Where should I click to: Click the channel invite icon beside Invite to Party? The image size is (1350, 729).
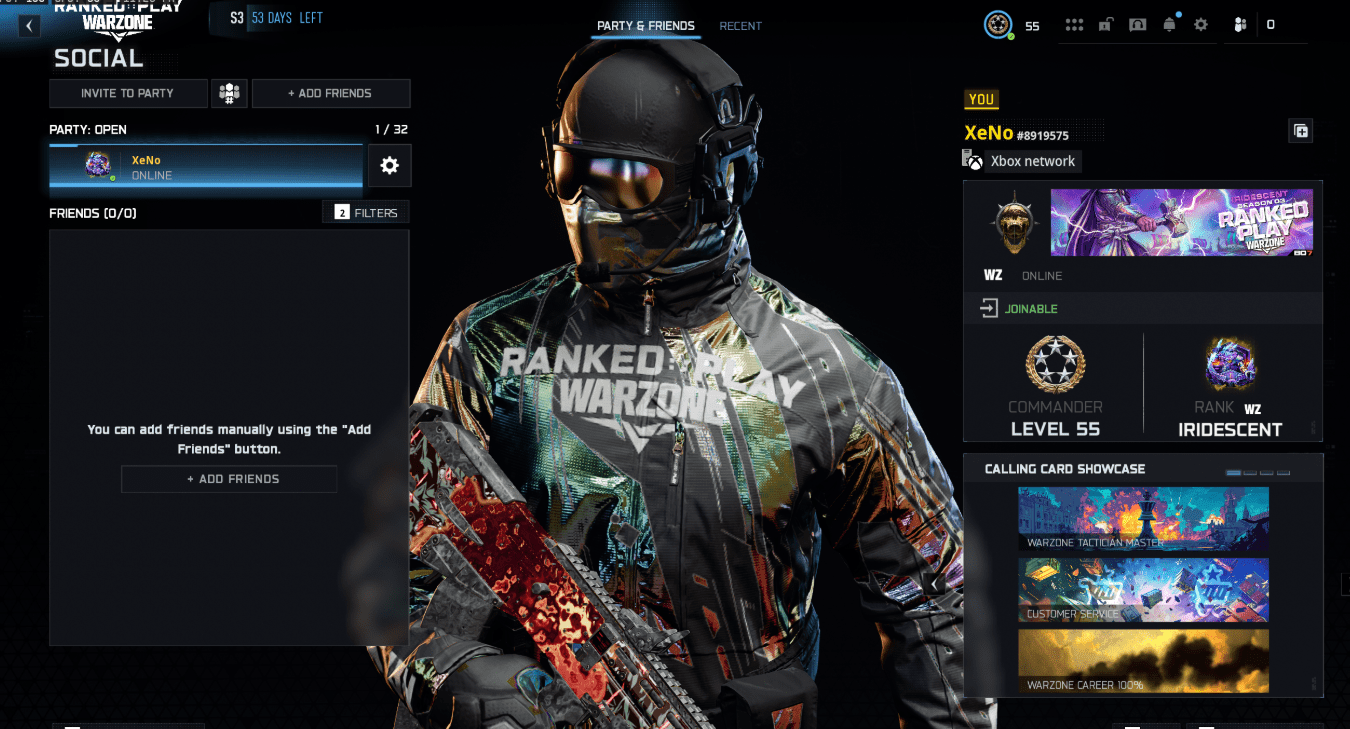click(x=229, y=93)
